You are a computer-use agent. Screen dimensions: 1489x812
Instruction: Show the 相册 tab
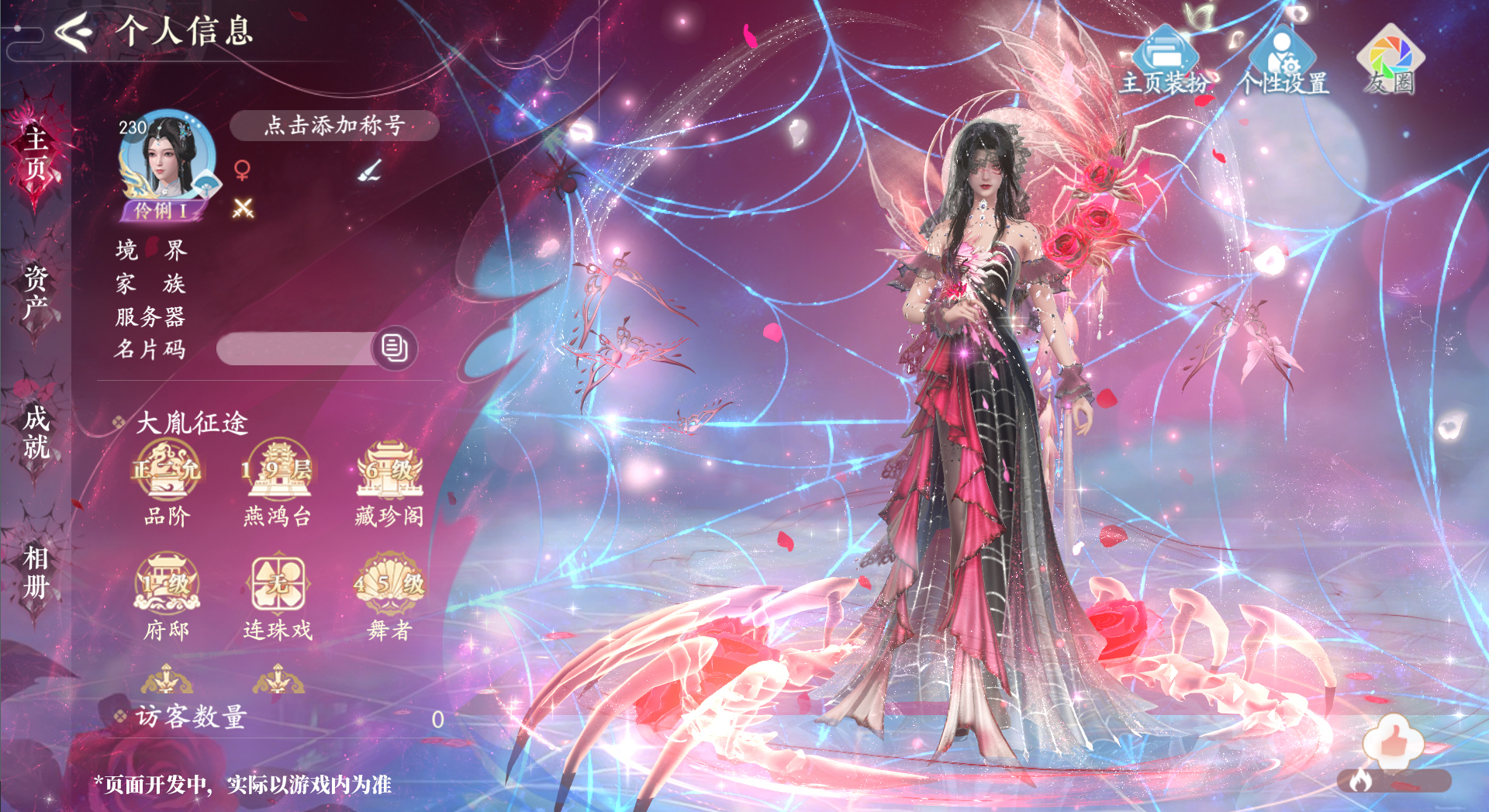36,572
